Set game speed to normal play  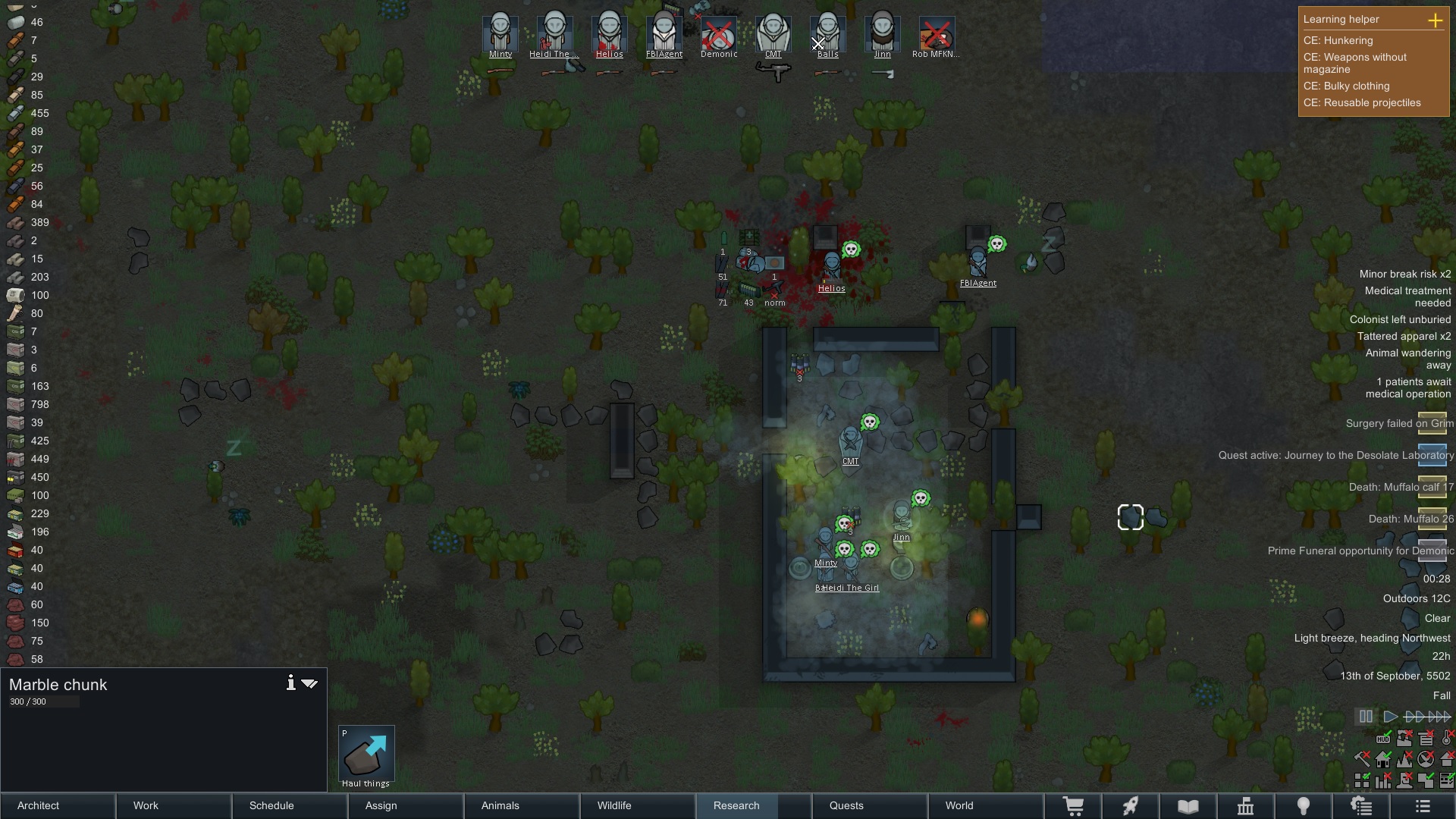click(x=1390, y=717)
